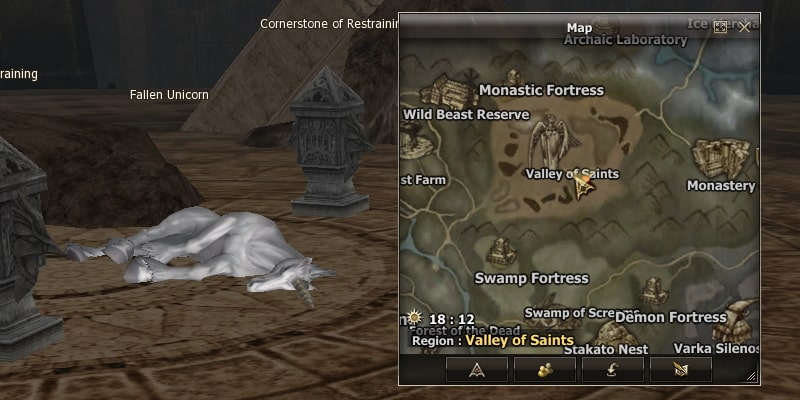Screen dimensions: 800x400
Task: Expand the map to full size
Action: click(720, 27)
